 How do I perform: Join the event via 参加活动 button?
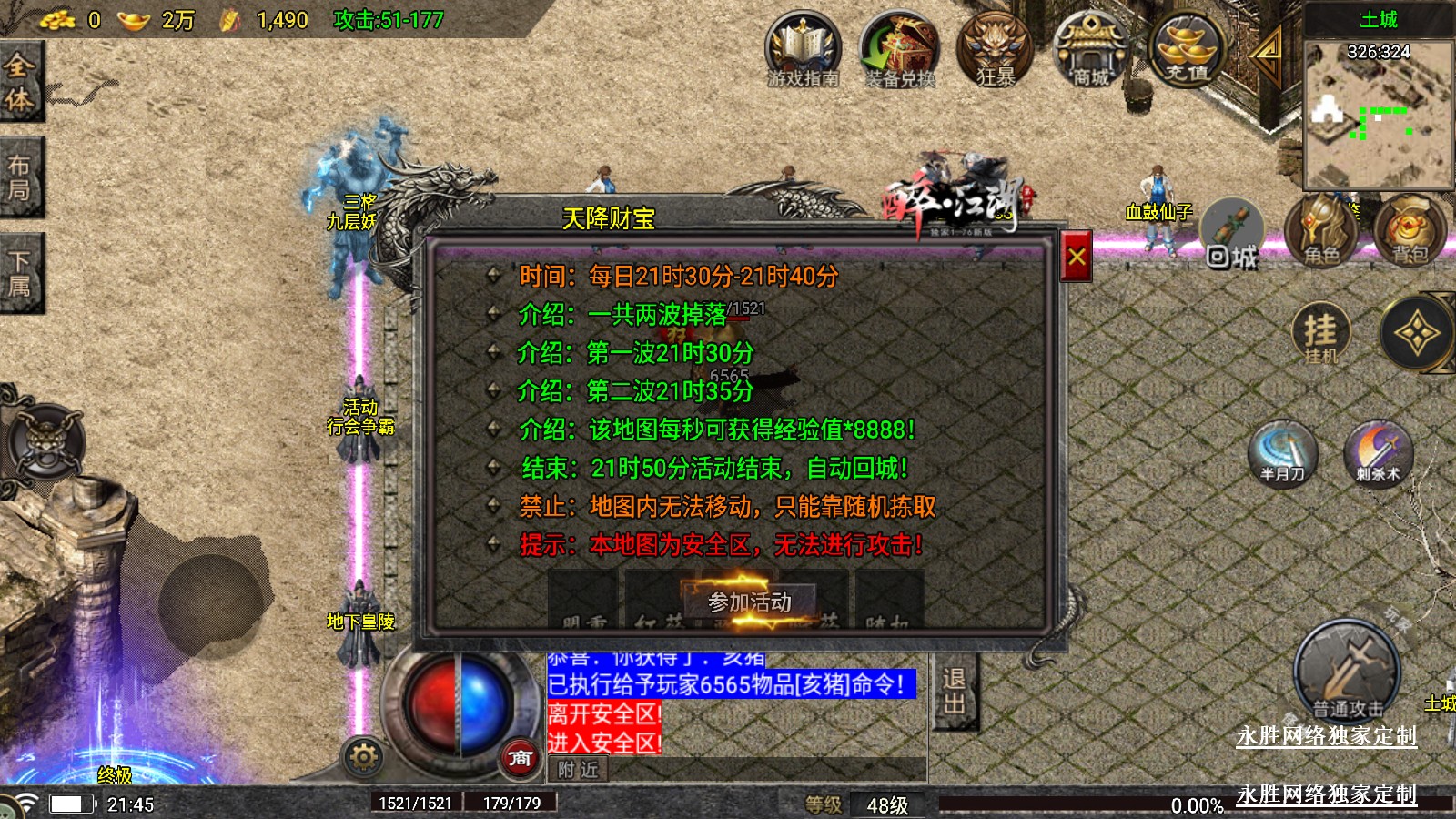coord(749,602)
